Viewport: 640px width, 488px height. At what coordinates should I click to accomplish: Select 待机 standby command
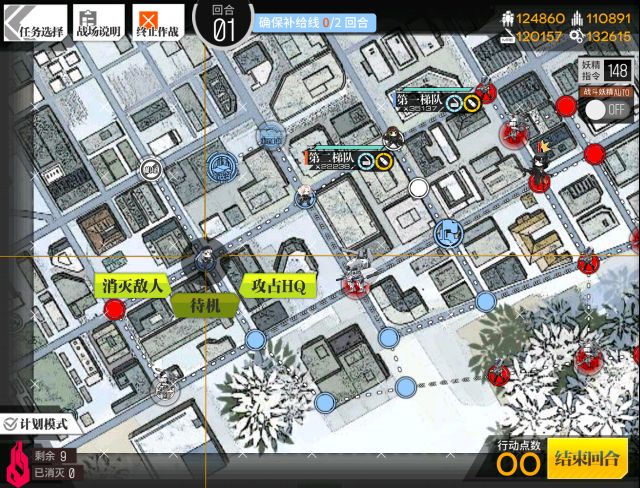(x=204, y=306)
